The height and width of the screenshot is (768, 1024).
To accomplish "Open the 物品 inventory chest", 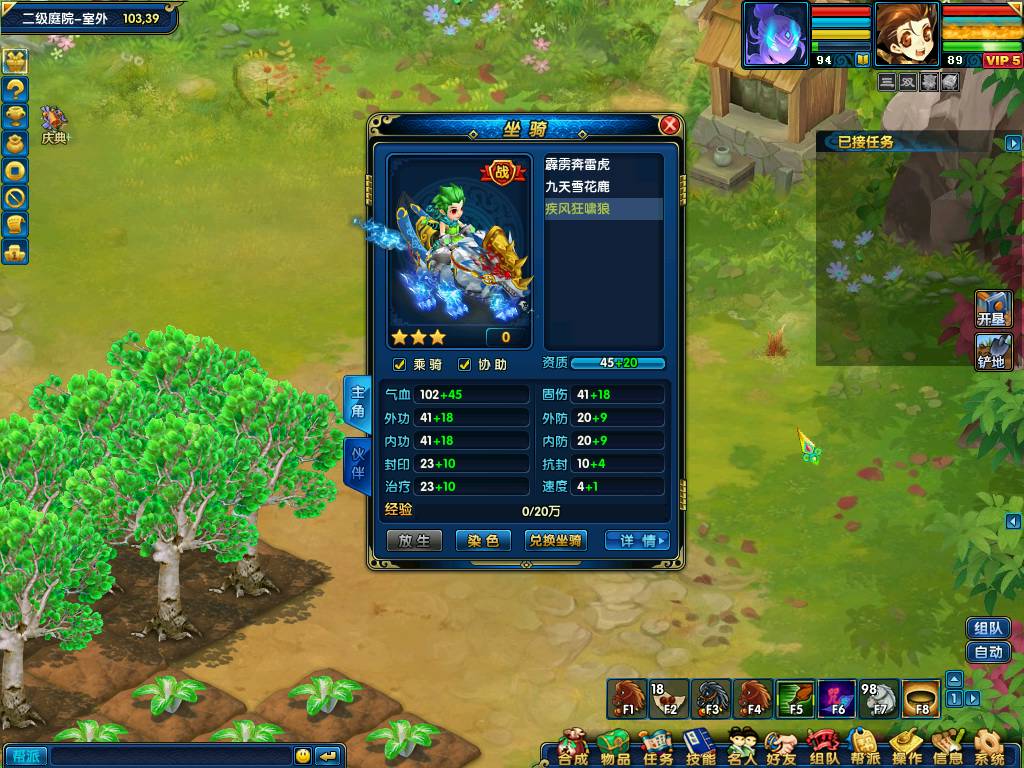I will pyautogui.click(x=615, y=747).
